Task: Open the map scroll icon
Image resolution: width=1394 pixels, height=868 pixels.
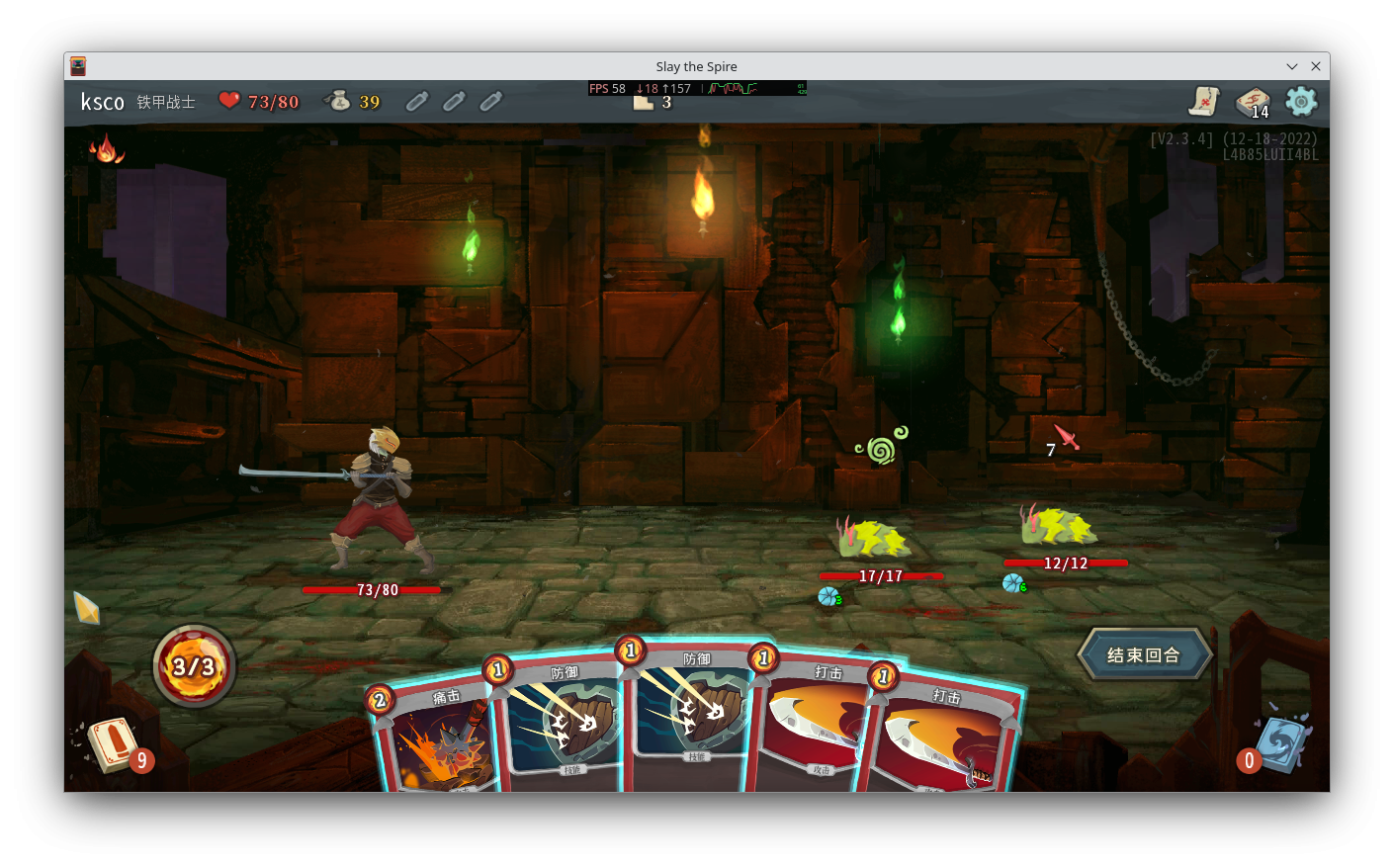Action: pos(1205,101)
